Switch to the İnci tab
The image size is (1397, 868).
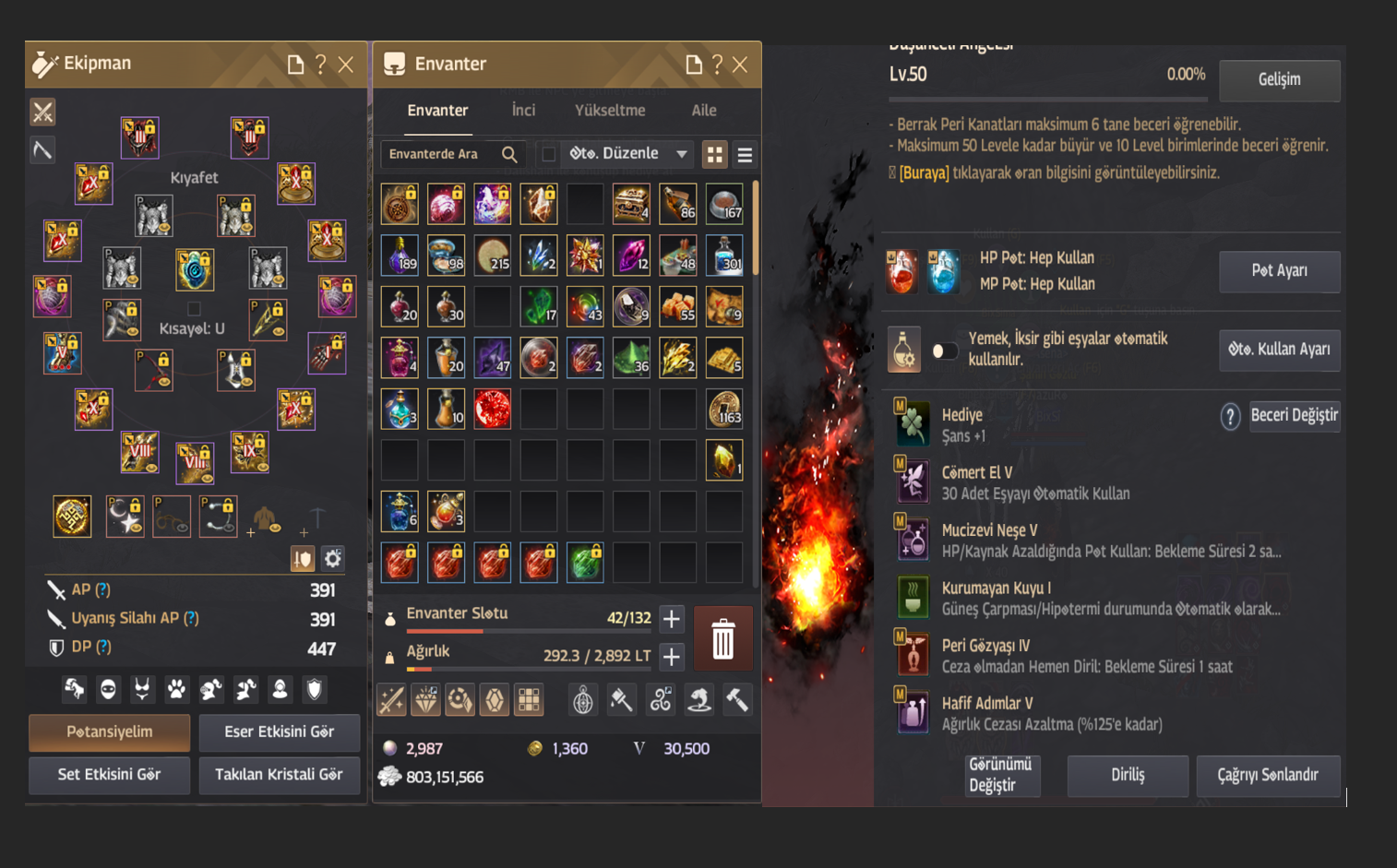[x=523, y=111]
